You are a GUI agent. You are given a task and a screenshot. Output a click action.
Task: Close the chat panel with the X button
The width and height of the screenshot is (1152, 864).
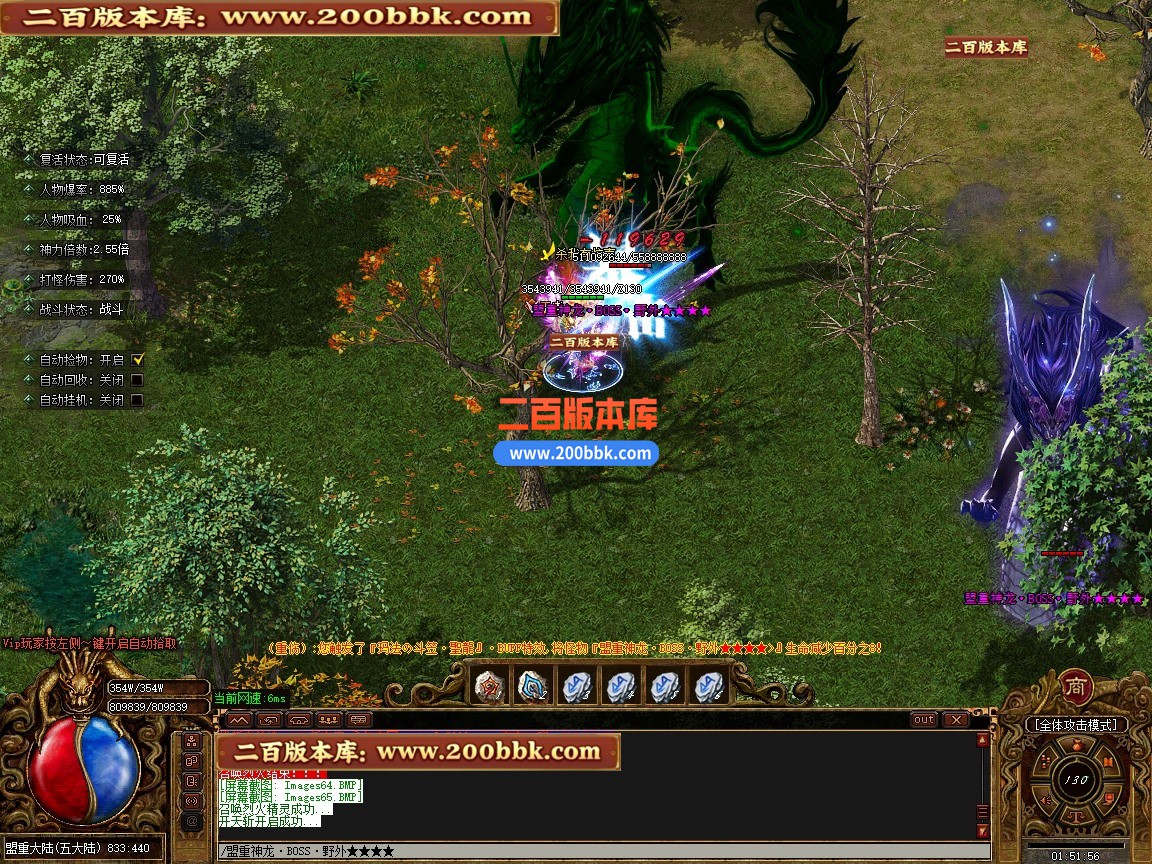pyautogui.click(x=956, y=719)
